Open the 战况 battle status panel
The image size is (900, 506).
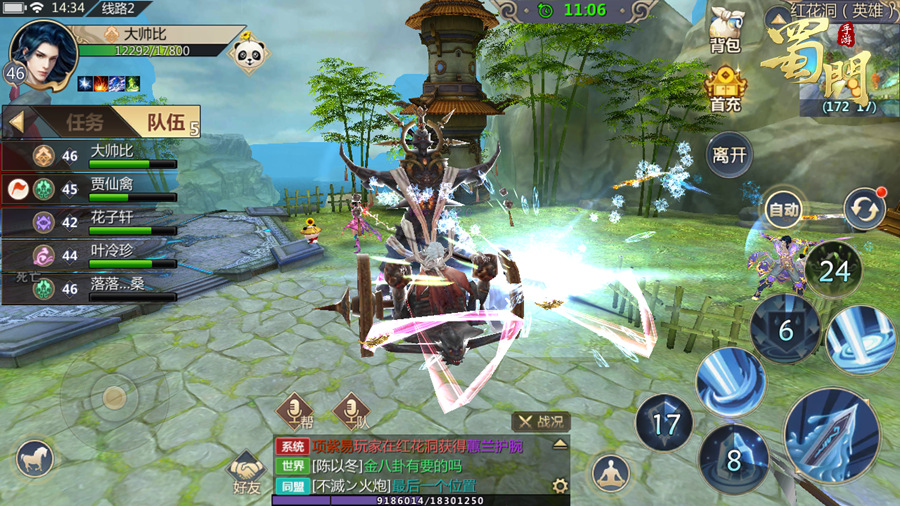[541, 422]
